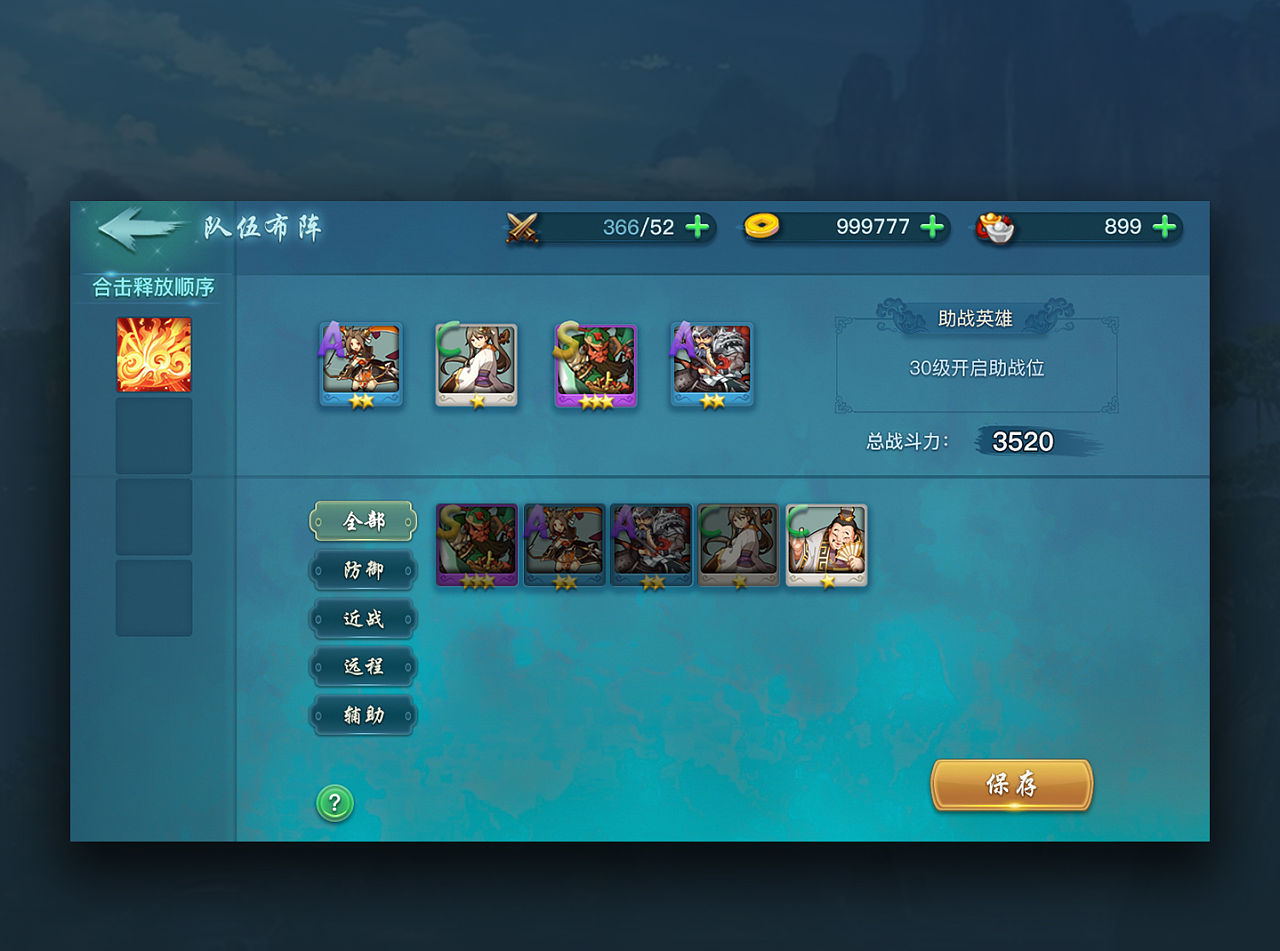Switch to the 防御 filter tab
This screenshot has width=1280, height=951.
[363, 570]
